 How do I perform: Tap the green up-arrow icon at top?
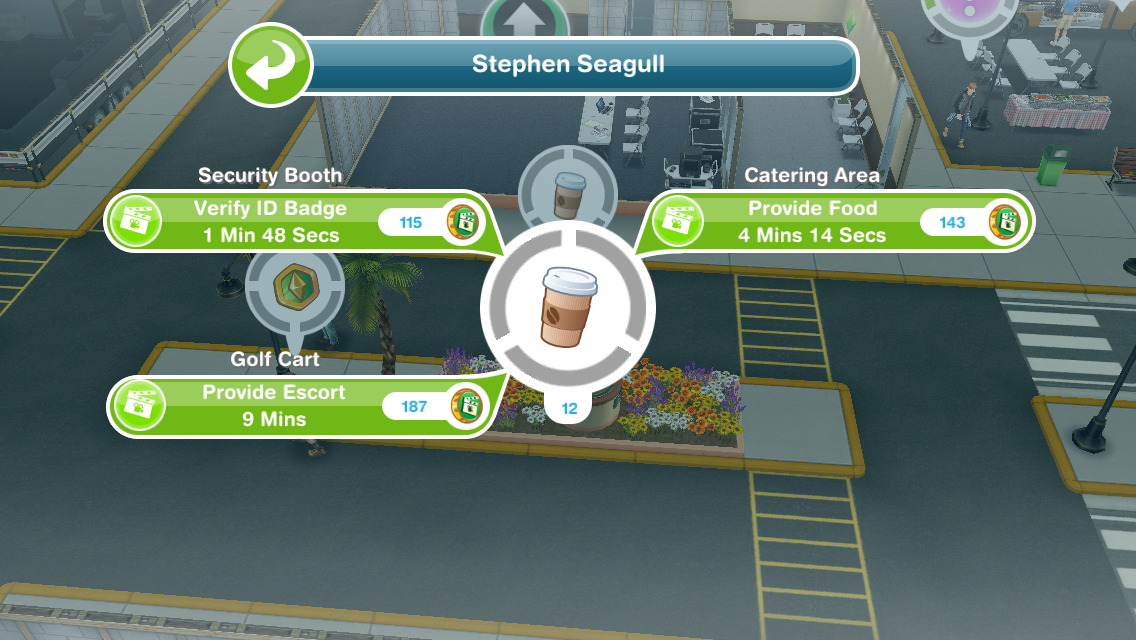(517, 18)
